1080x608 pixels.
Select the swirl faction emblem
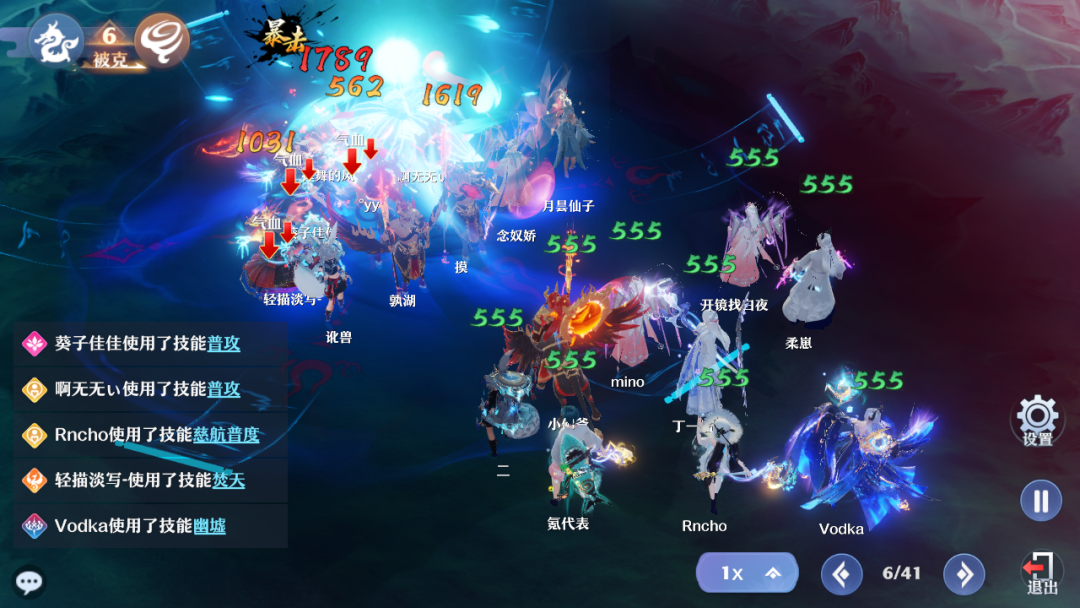162,40
